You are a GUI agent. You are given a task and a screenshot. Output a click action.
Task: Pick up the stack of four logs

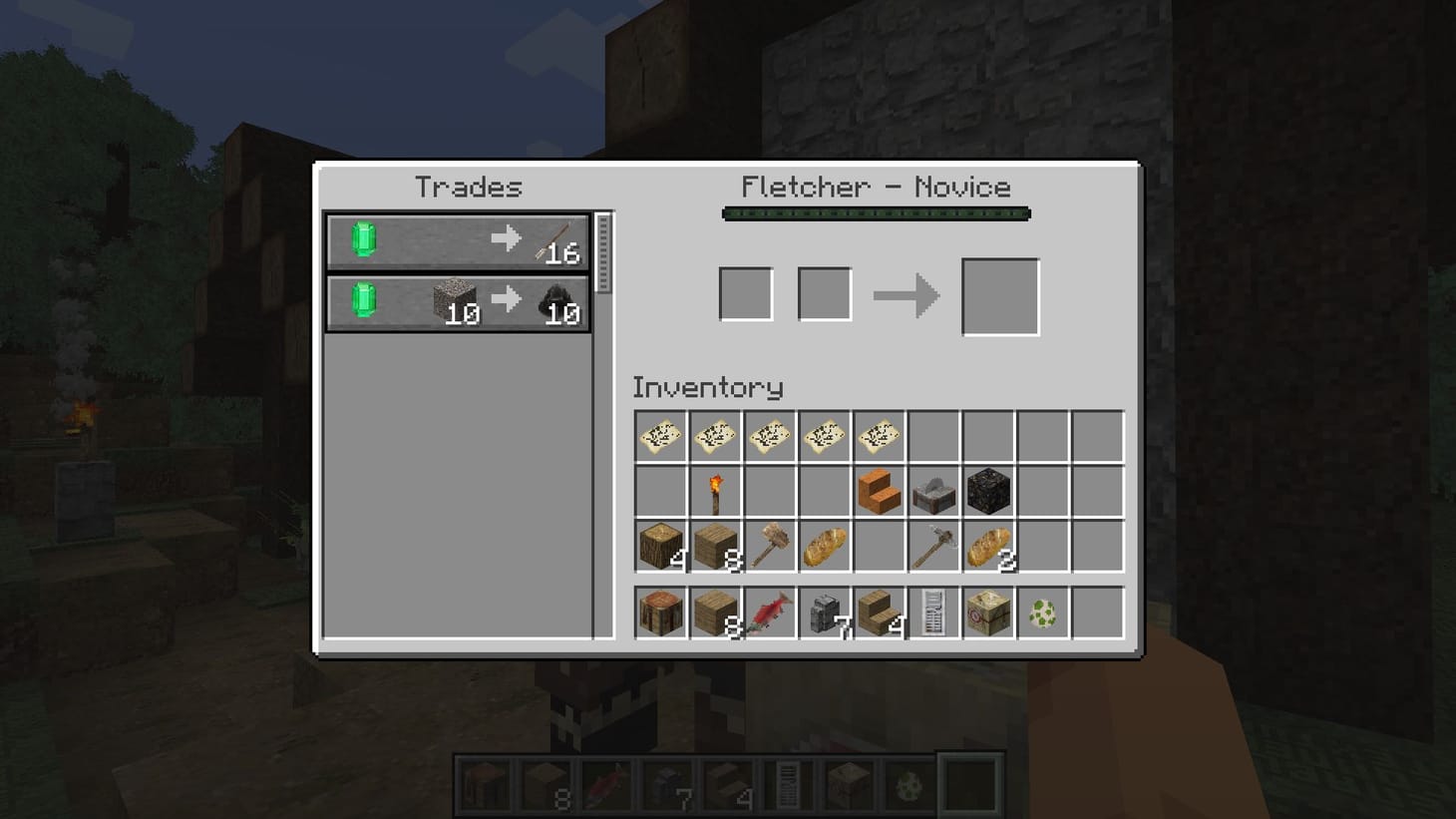coord(660,546)
